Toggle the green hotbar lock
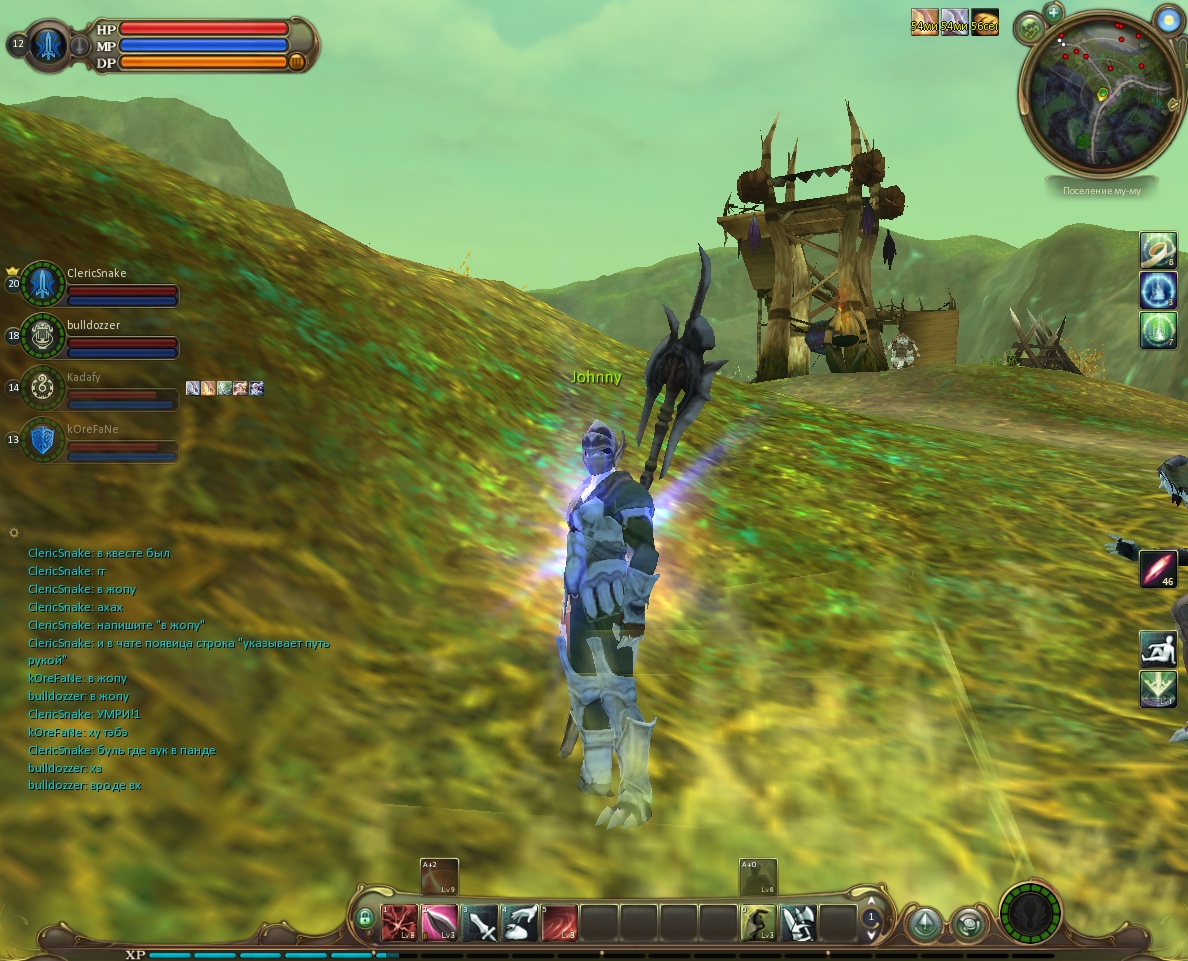Viewport: 1188px width, 961px height. (364, 917)
